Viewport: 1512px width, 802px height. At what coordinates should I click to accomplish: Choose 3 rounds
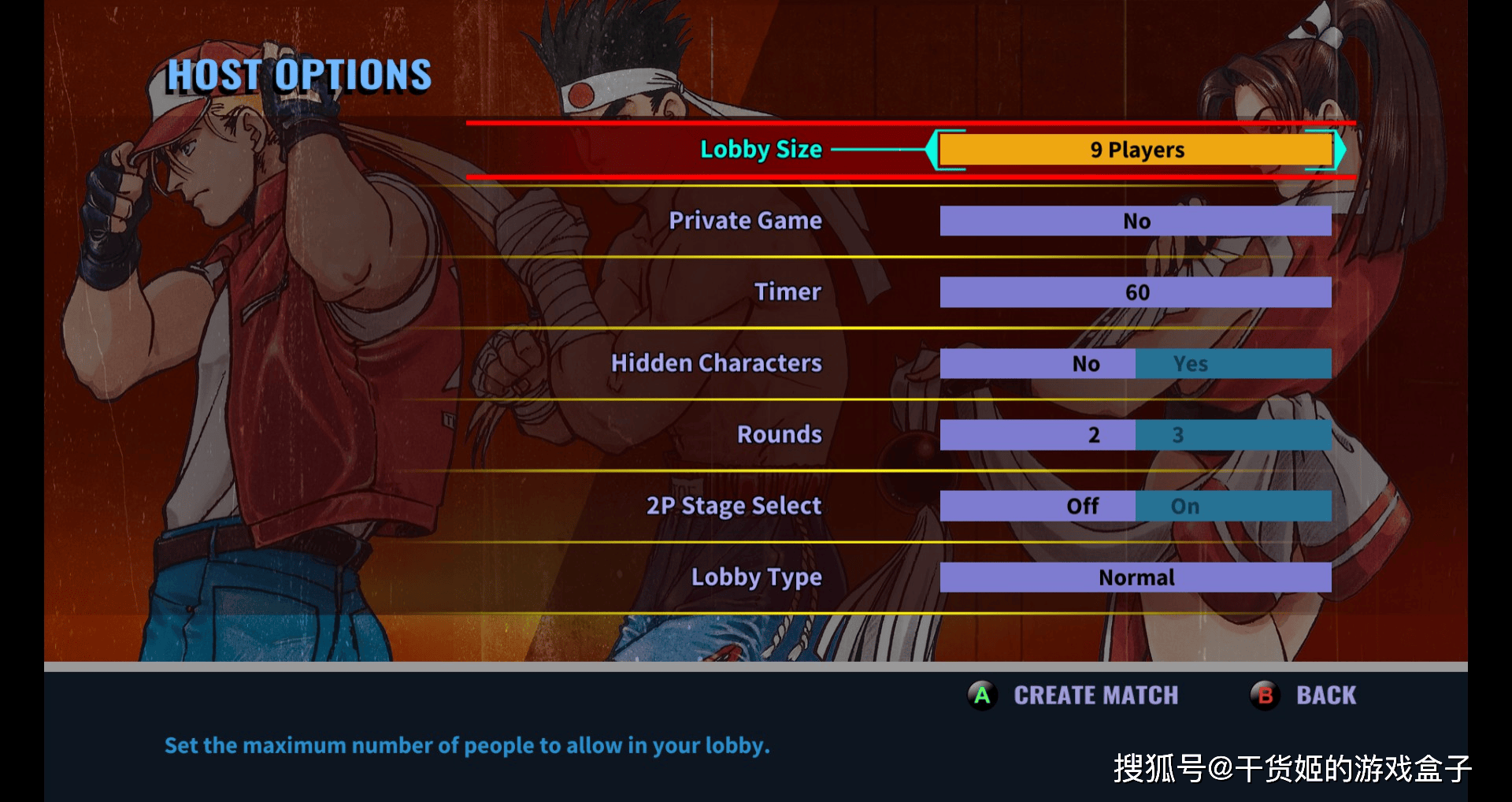[1232, 435]
